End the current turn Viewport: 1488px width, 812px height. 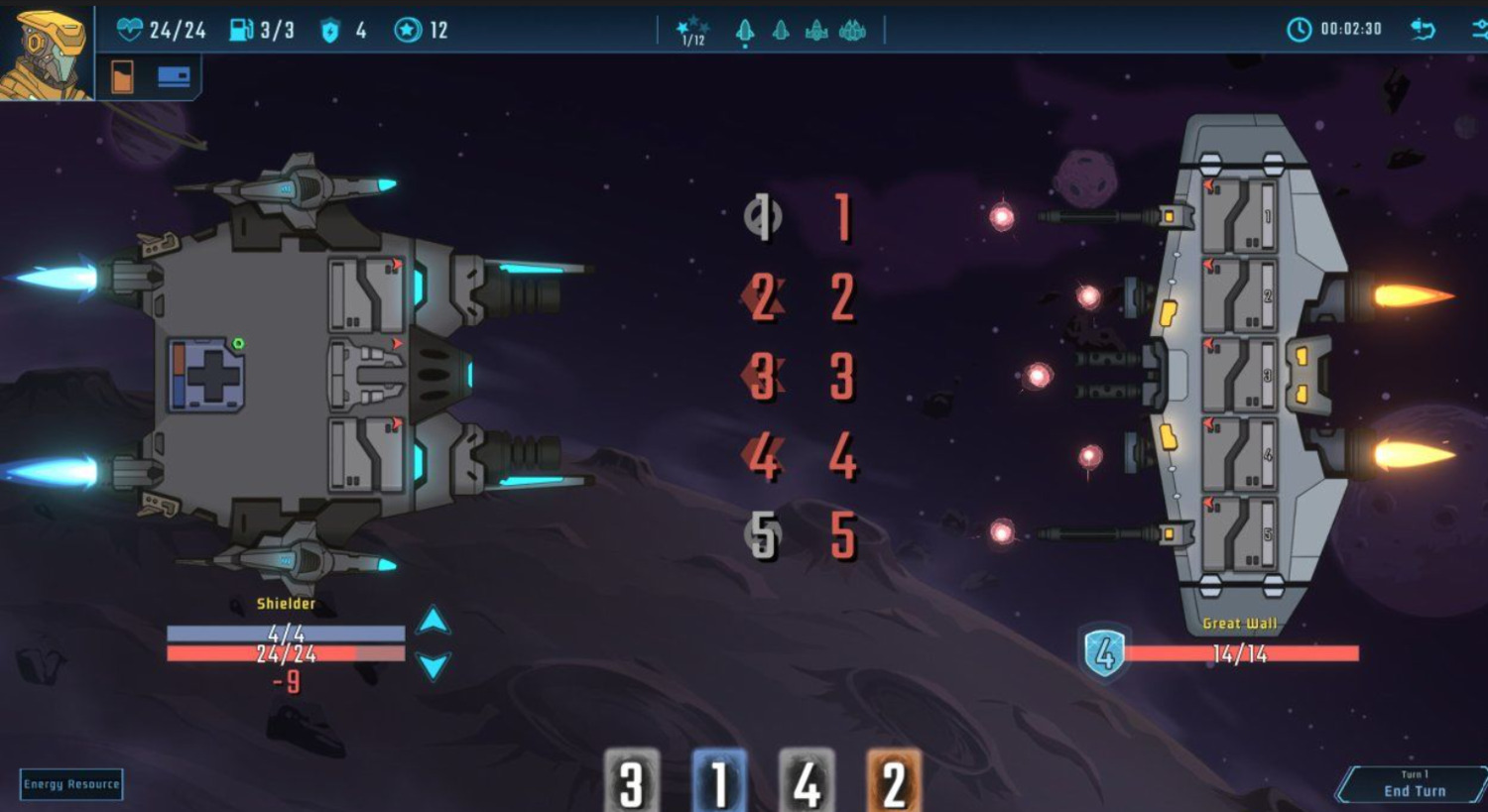click(x=1414, y=784)
